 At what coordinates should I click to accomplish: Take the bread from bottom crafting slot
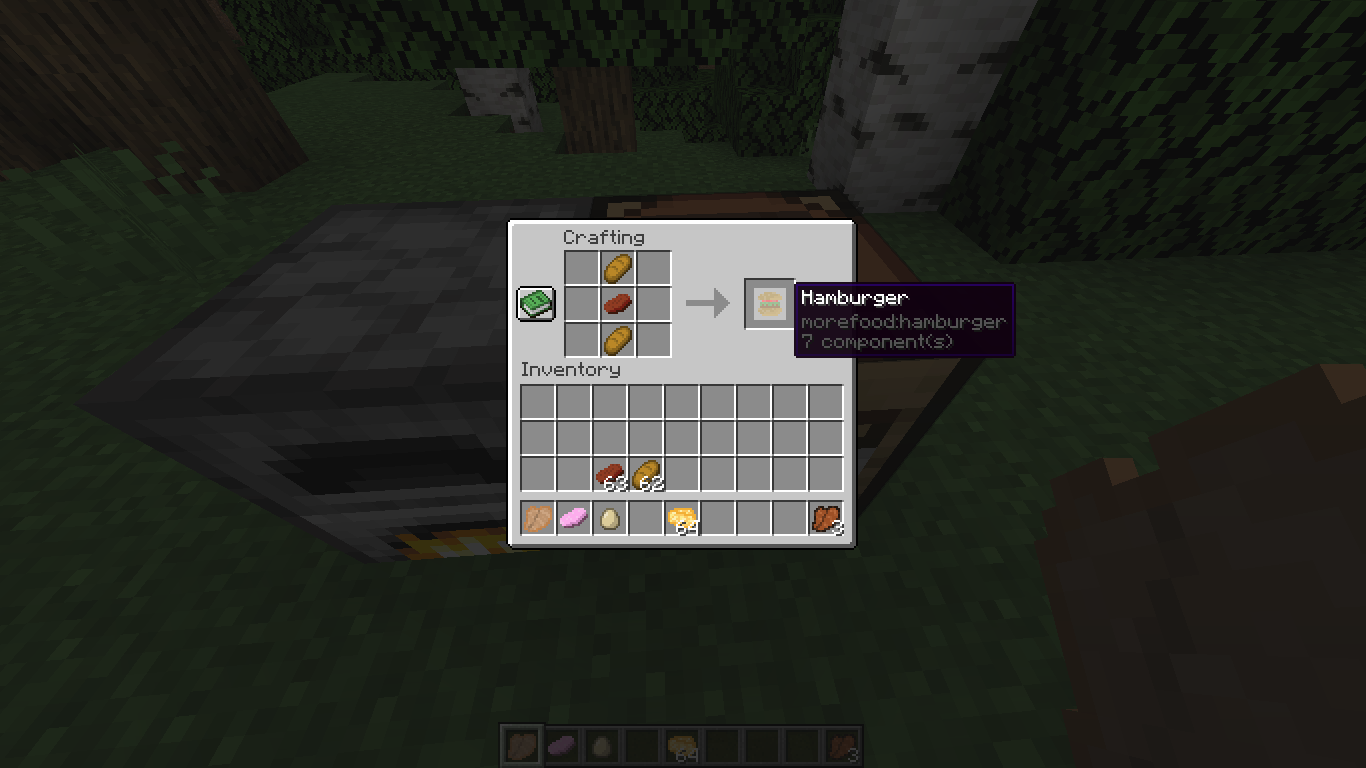coord(617,339)
